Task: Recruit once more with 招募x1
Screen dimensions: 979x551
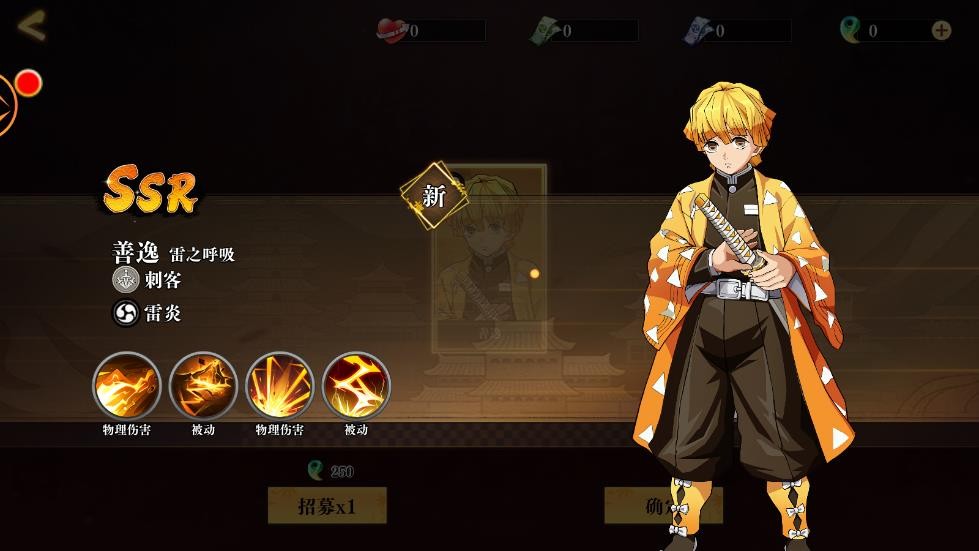Action: tap(327, 506)
